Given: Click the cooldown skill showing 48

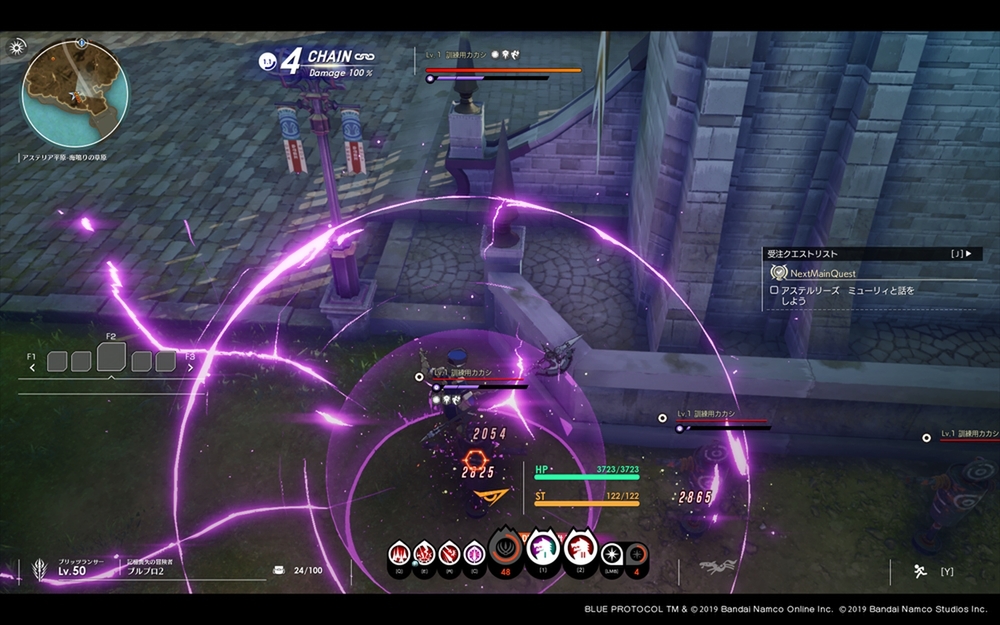Looking at the screenshot, I should point(504,549).
